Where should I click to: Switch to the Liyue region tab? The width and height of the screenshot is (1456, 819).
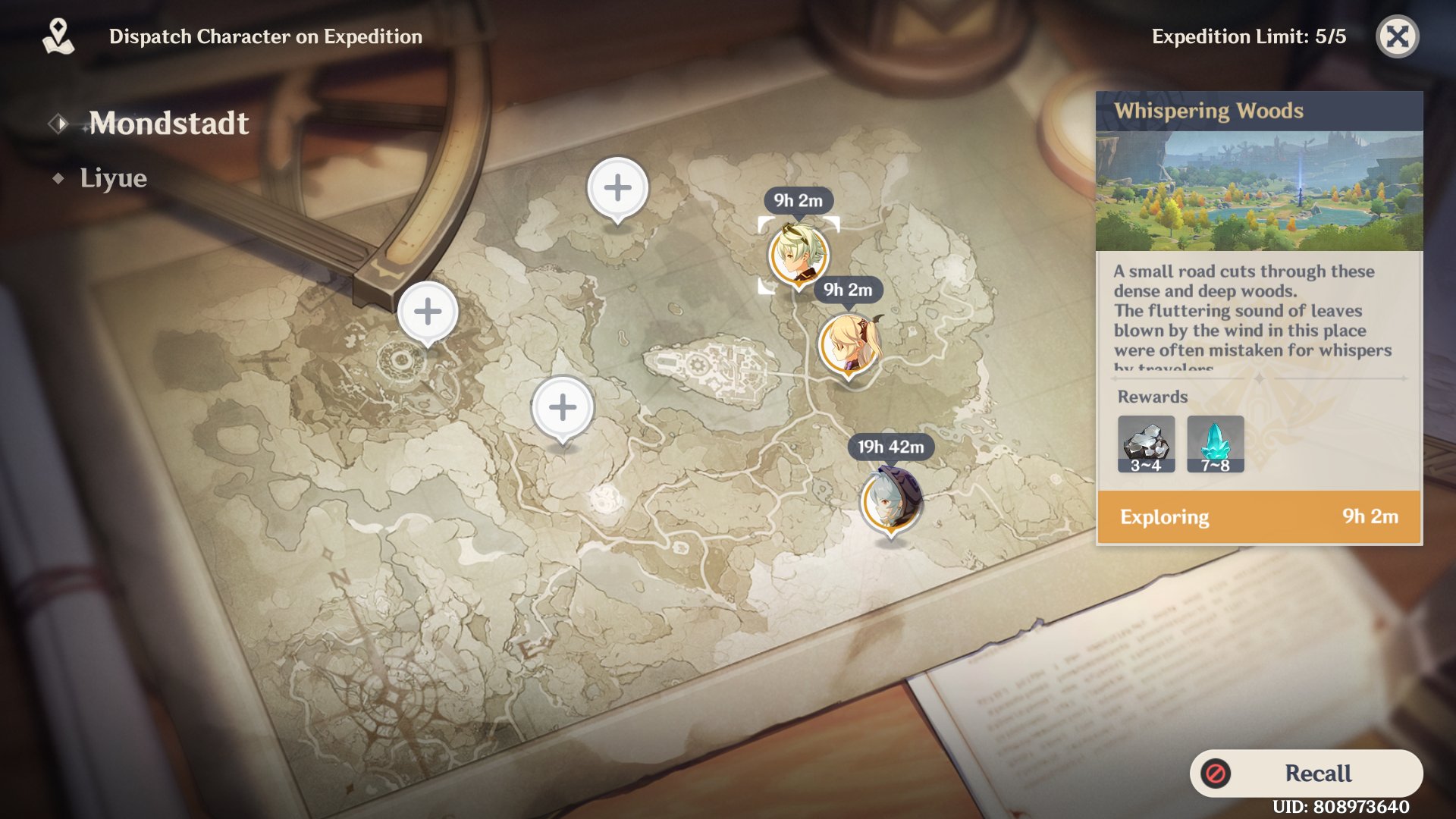[113, 178]
